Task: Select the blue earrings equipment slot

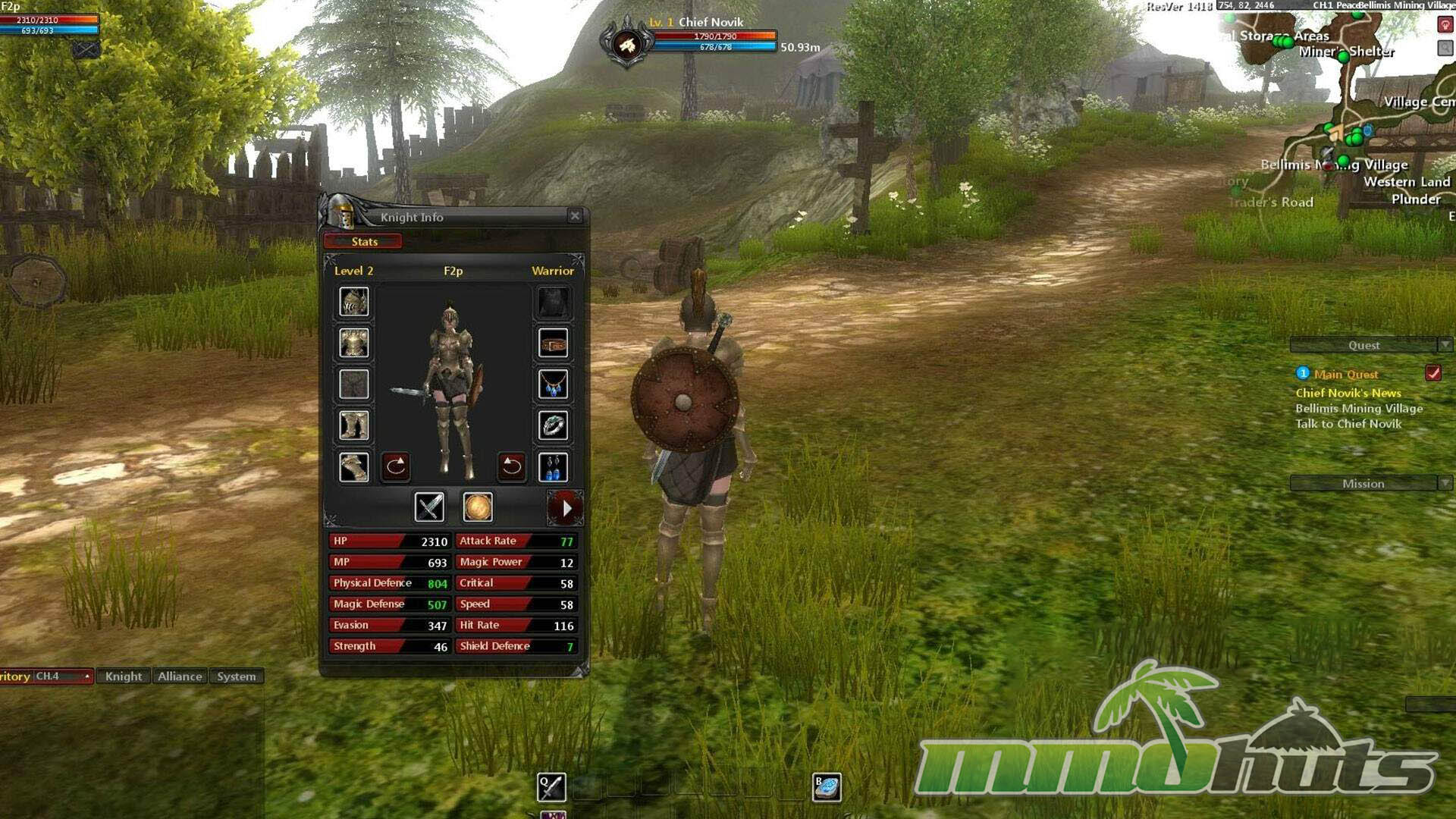Action: 553,467
